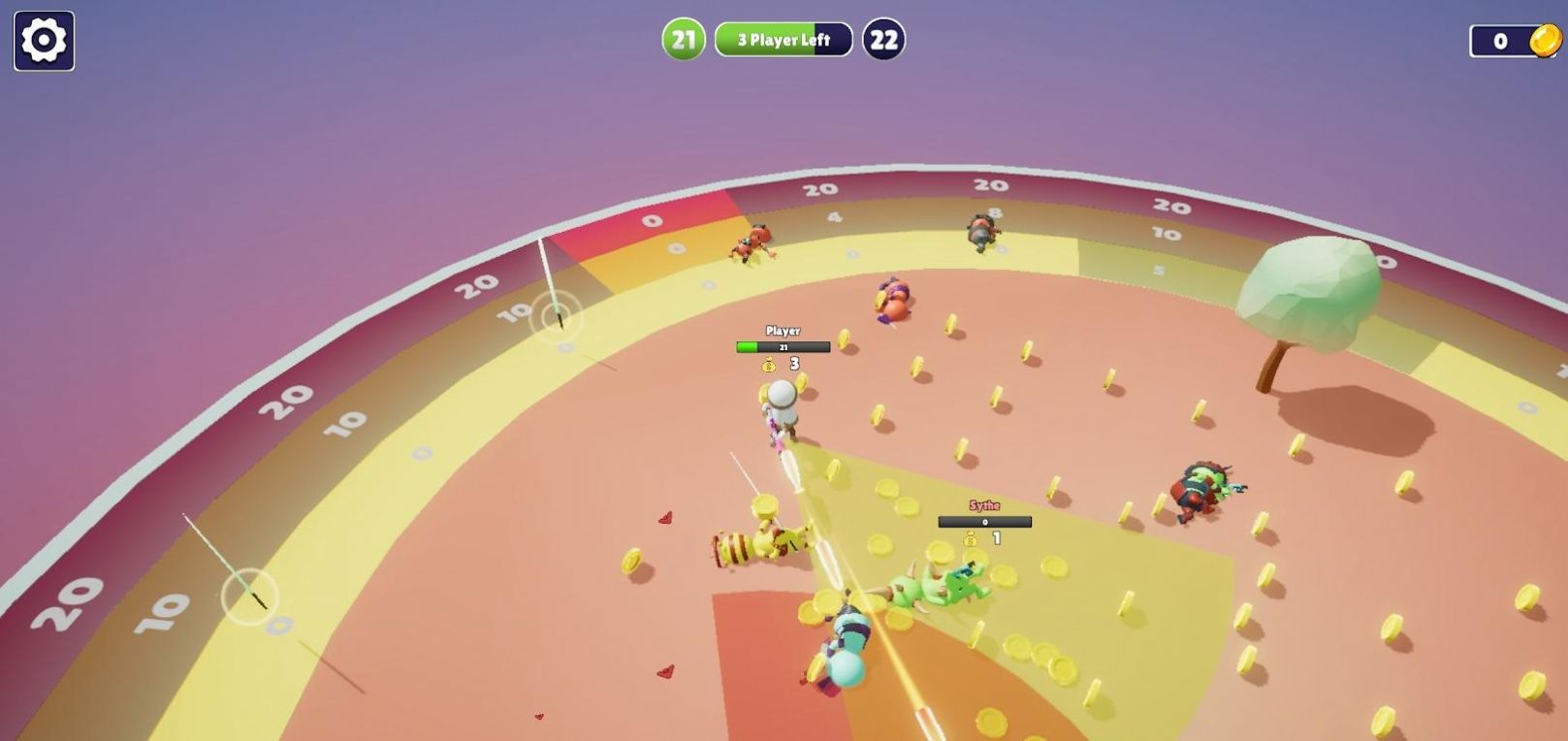Select the coin counter showing 0
The height and width of the screenshot is (741, 1568).
[x=1498, y=40]
